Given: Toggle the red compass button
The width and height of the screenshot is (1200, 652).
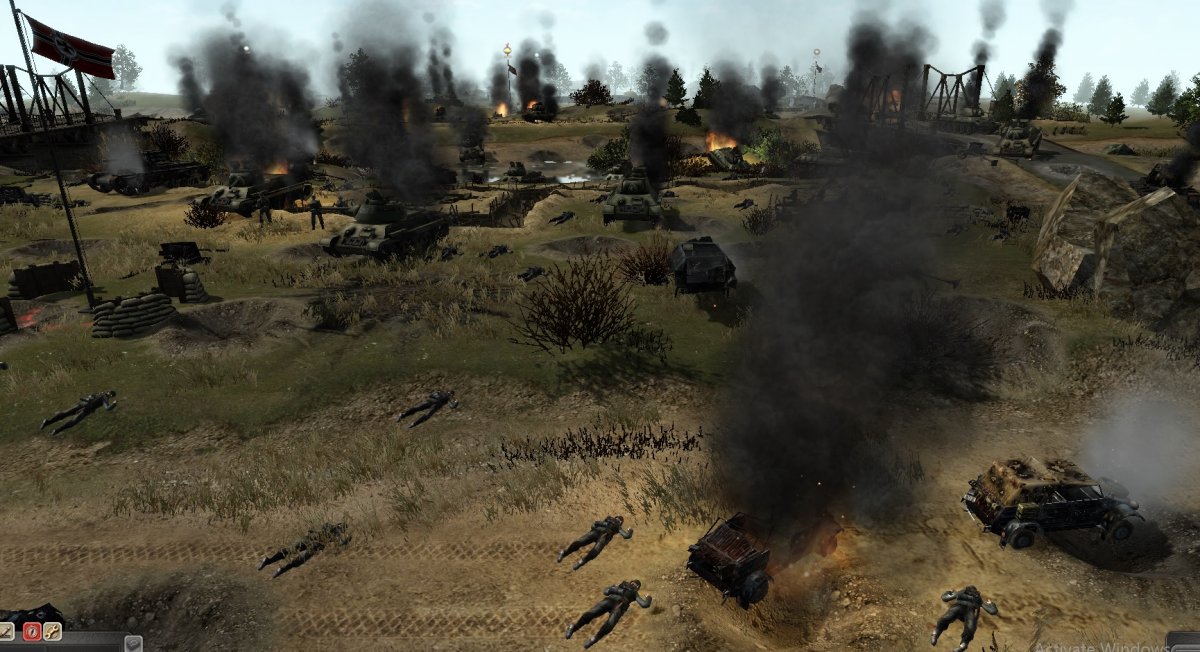Looking at the screenshot, I should 30,631.
